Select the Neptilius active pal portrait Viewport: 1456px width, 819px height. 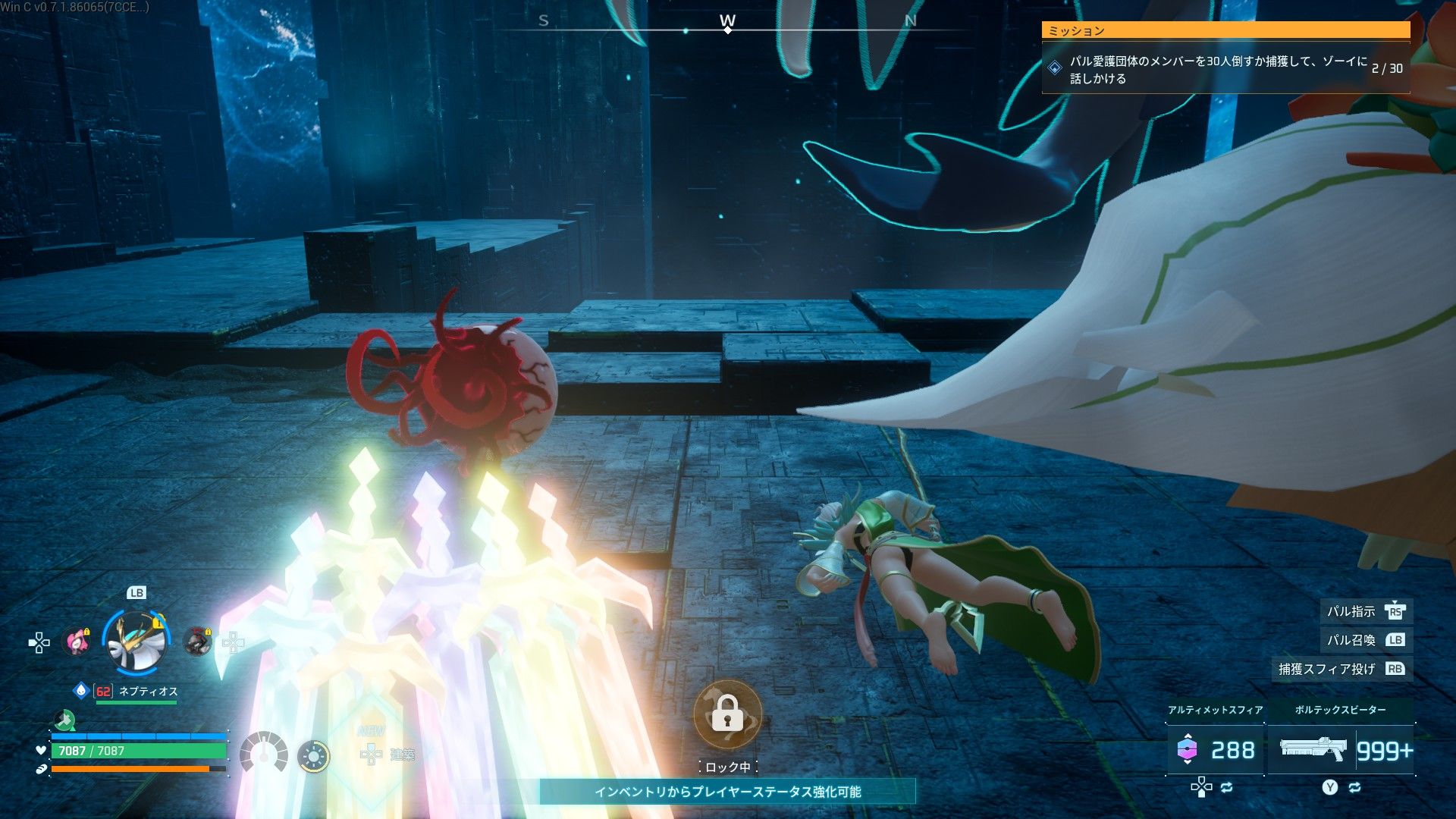tap(136, 642)
